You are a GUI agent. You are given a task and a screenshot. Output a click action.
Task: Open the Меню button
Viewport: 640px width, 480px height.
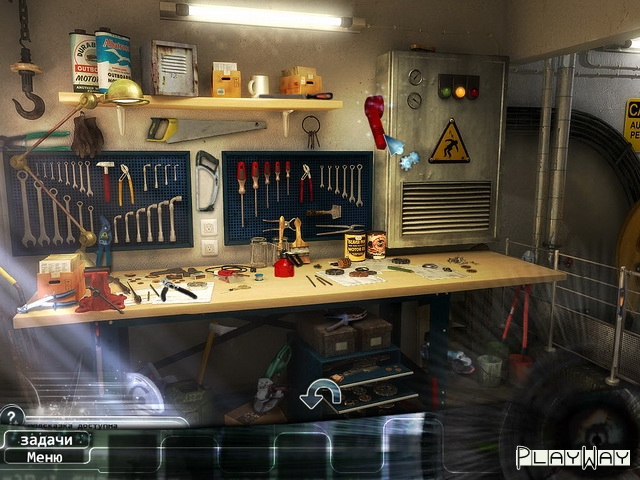pos(44,457)
